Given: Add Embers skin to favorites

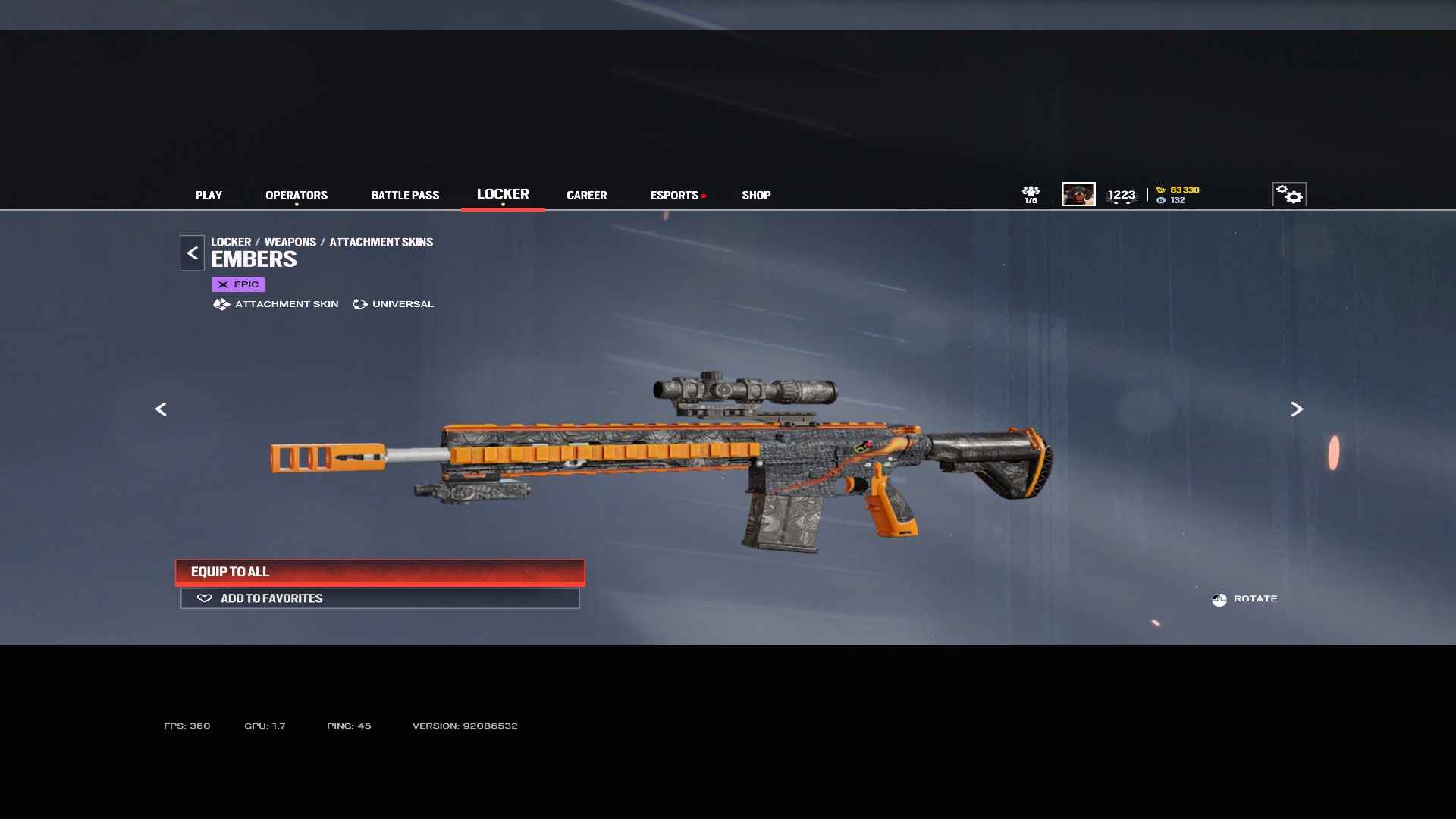Looking at the screenshot, I should (380, 598).
